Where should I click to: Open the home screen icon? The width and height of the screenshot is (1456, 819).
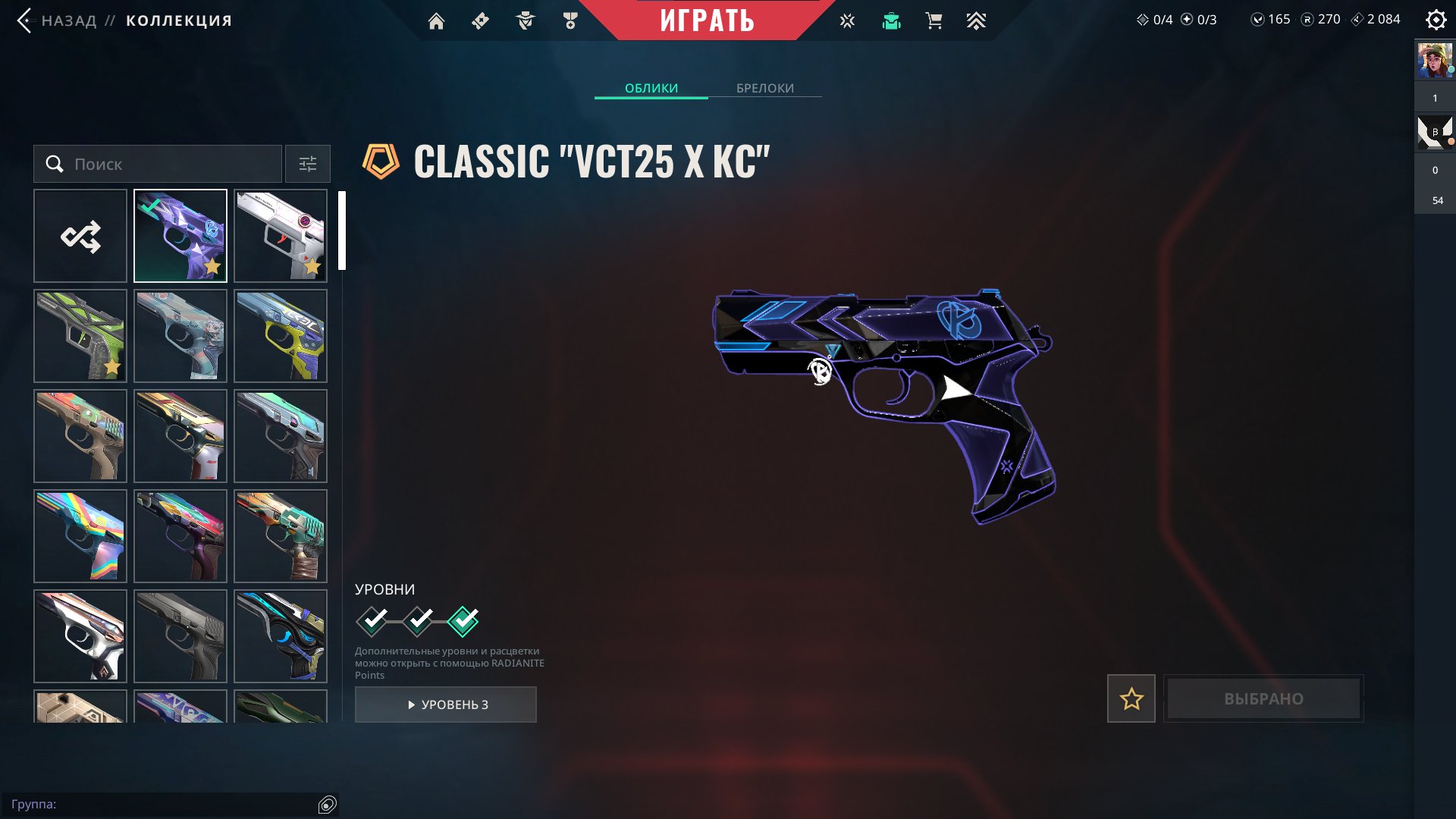pos(436,21)
